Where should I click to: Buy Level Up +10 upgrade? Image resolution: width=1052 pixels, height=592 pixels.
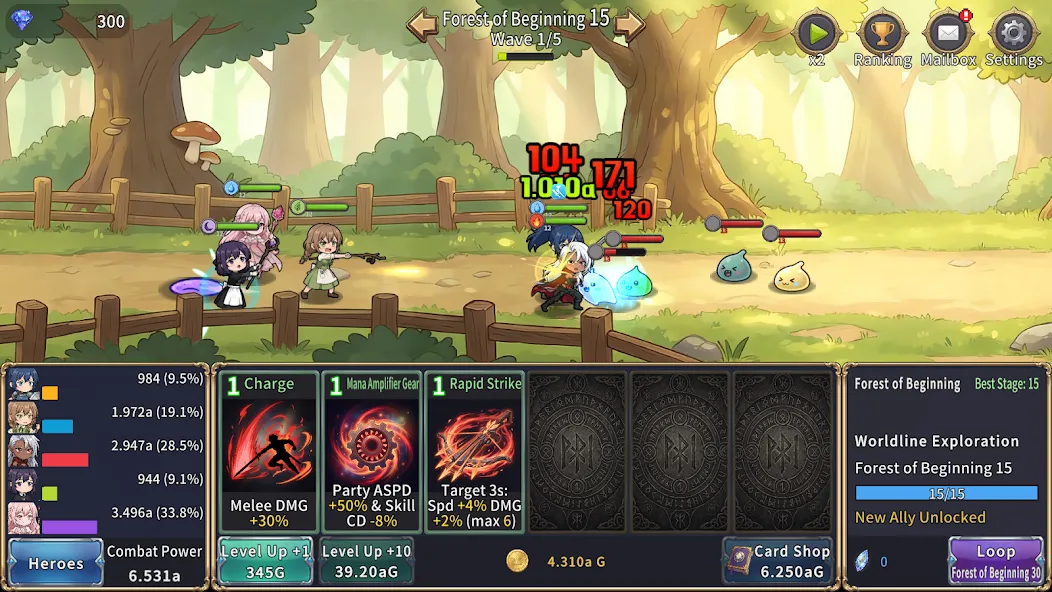(366, 561)
